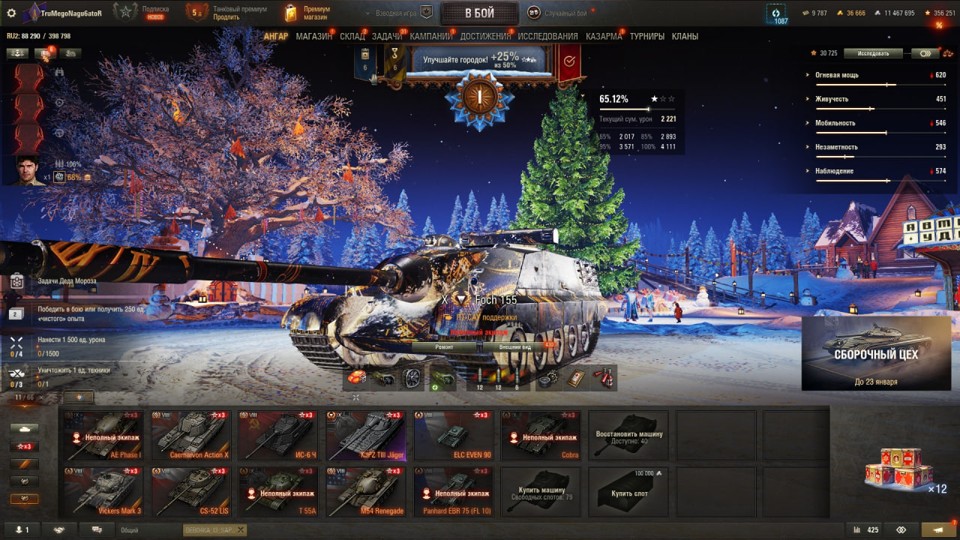
Task: Start a battle with the В БОЙ button
Action: tap(478, 13)
